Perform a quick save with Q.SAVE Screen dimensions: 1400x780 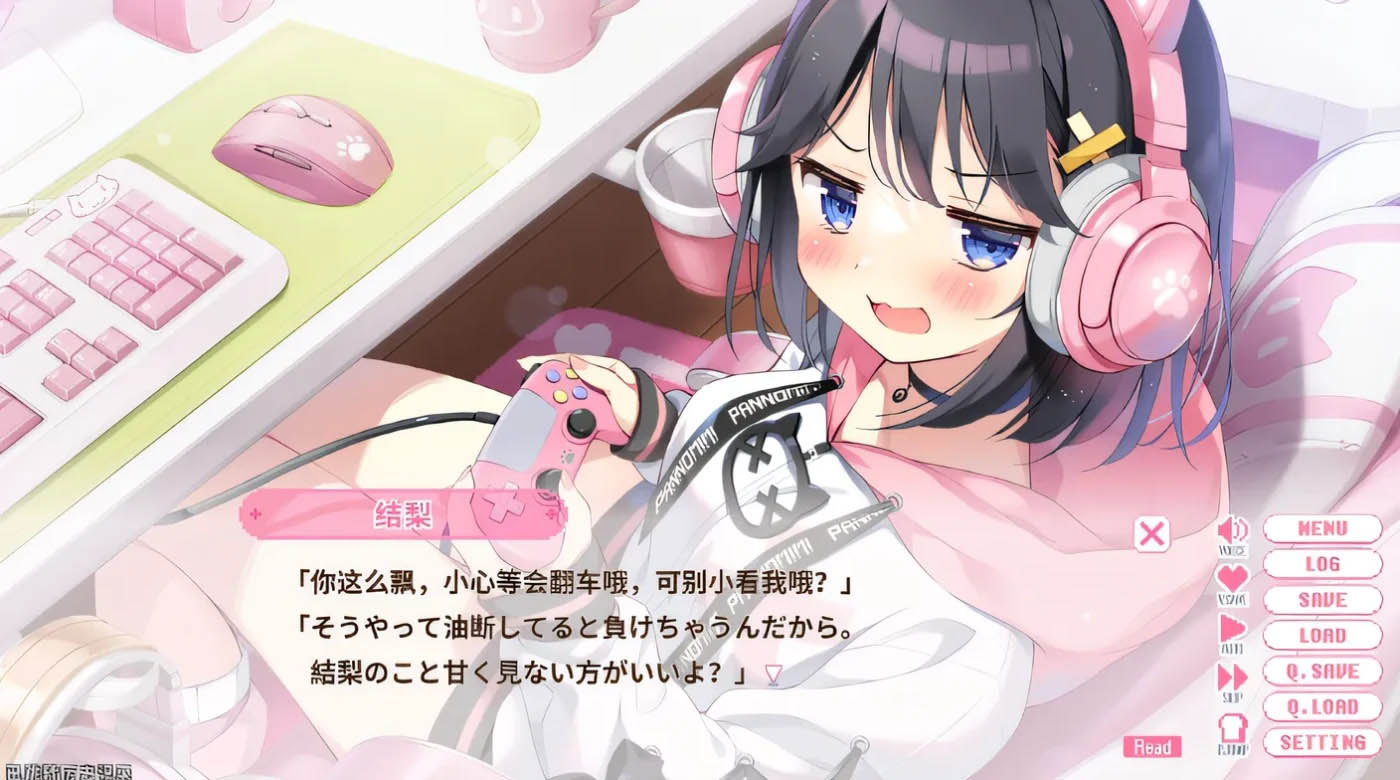coord(1322,671)
